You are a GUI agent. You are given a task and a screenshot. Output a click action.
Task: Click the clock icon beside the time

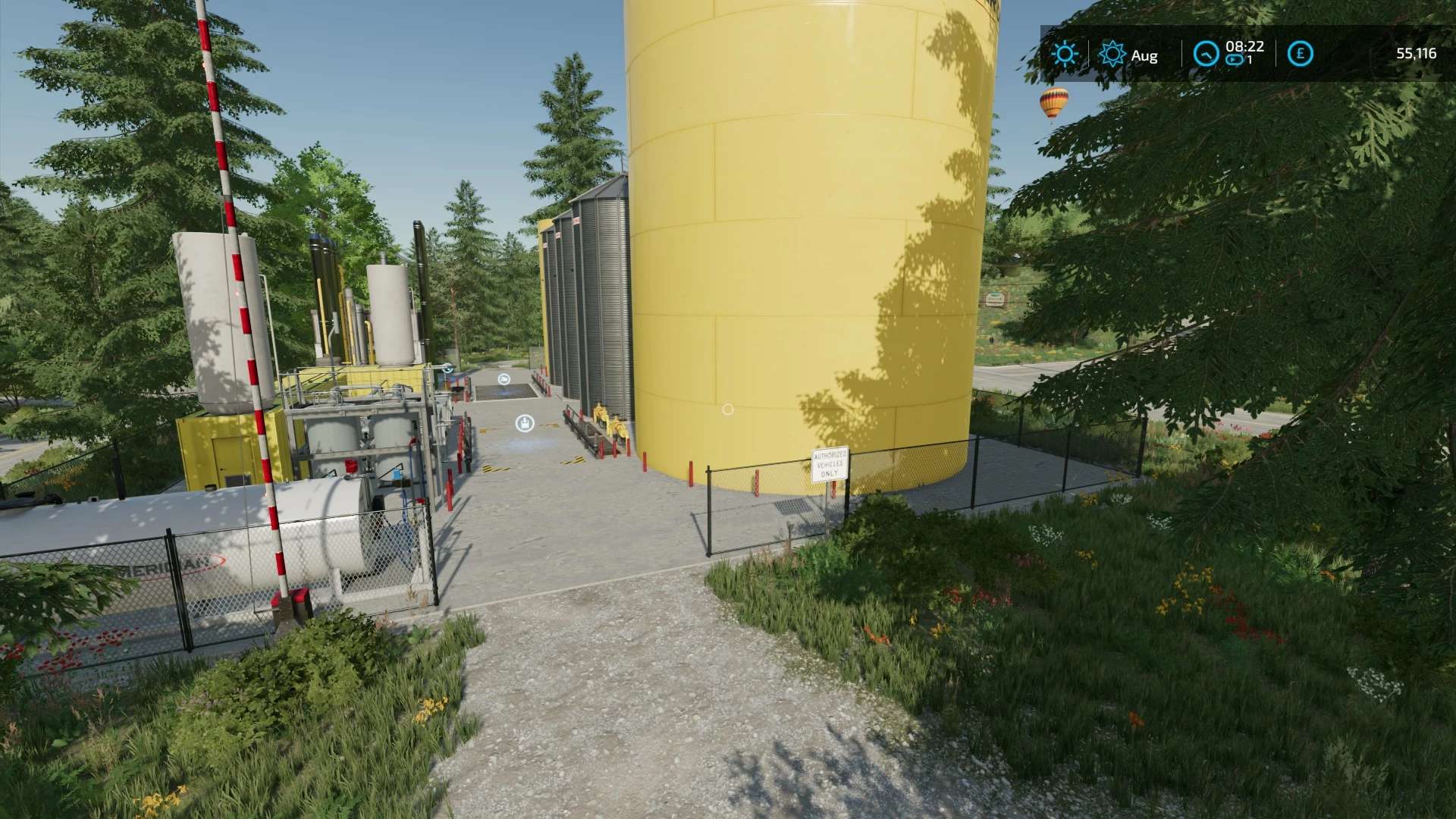pyautogui.click(x=1206, y=54)
